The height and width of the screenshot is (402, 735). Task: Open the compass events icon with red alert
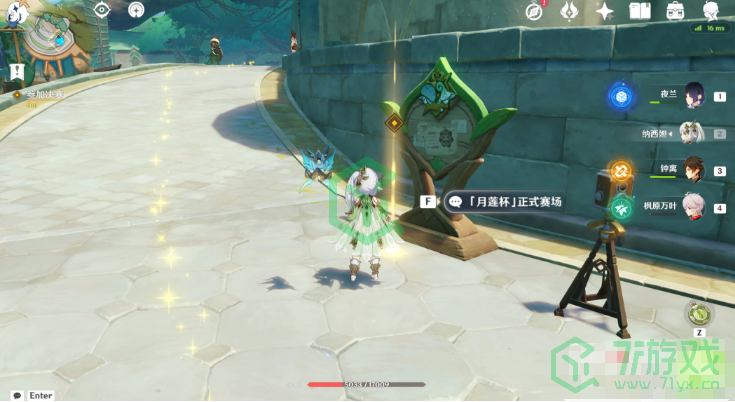point(534,11)
